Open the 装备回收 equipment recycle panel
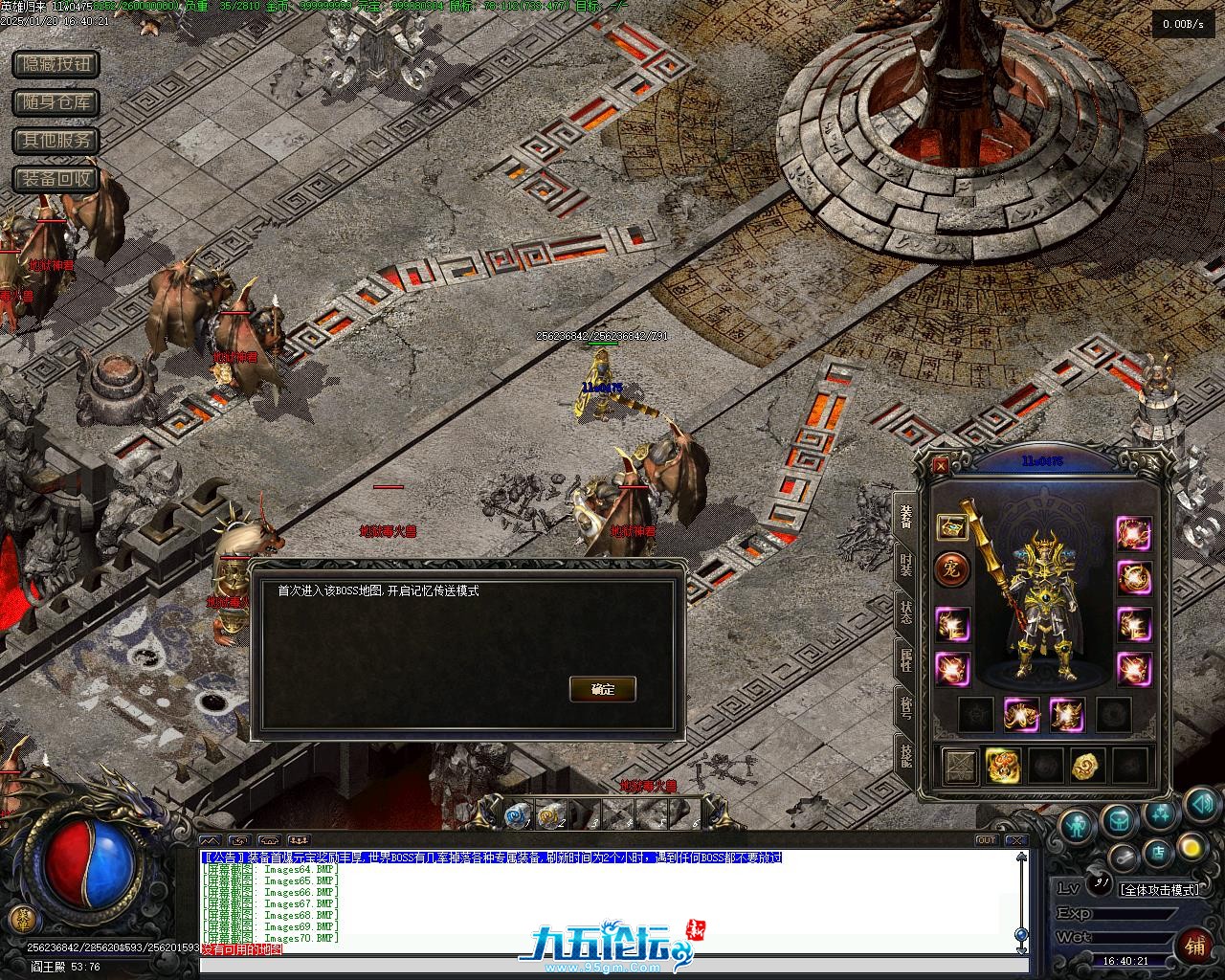Screen dimensions: 1225x980 pyautogui.click(x=56, y=179)
